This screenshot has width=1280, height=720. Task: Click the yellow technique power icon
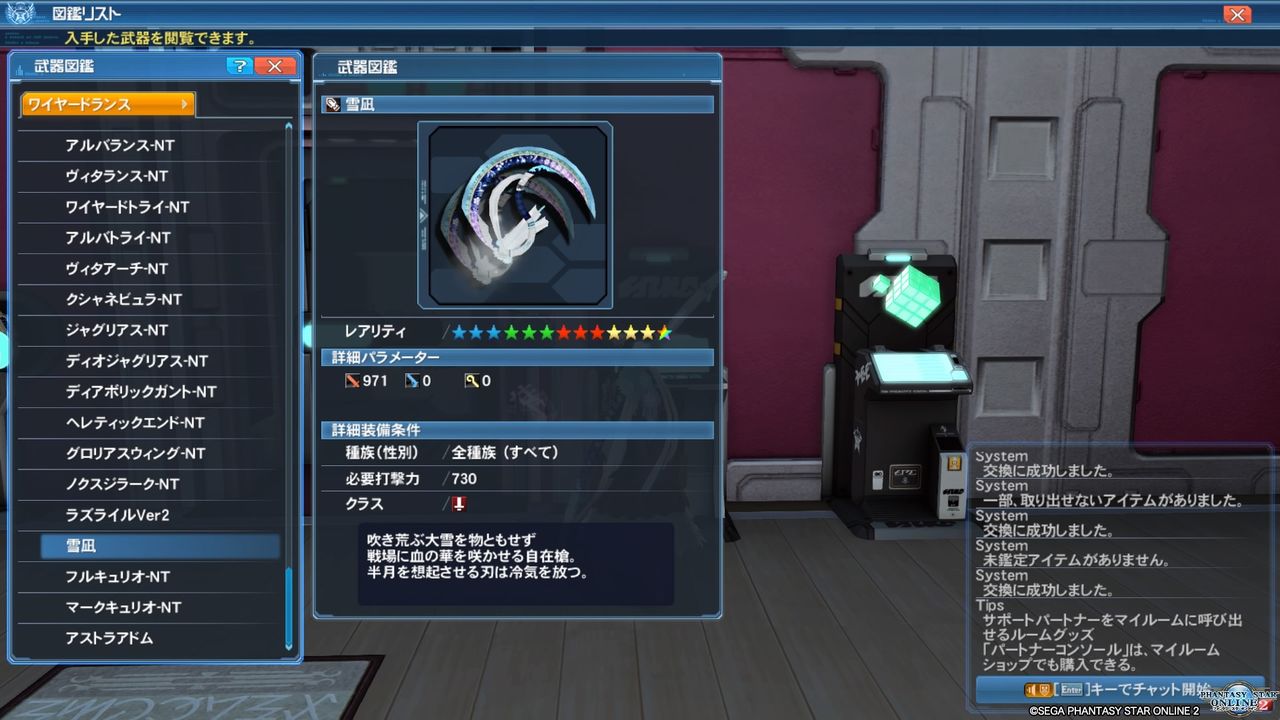pos(472,380)
